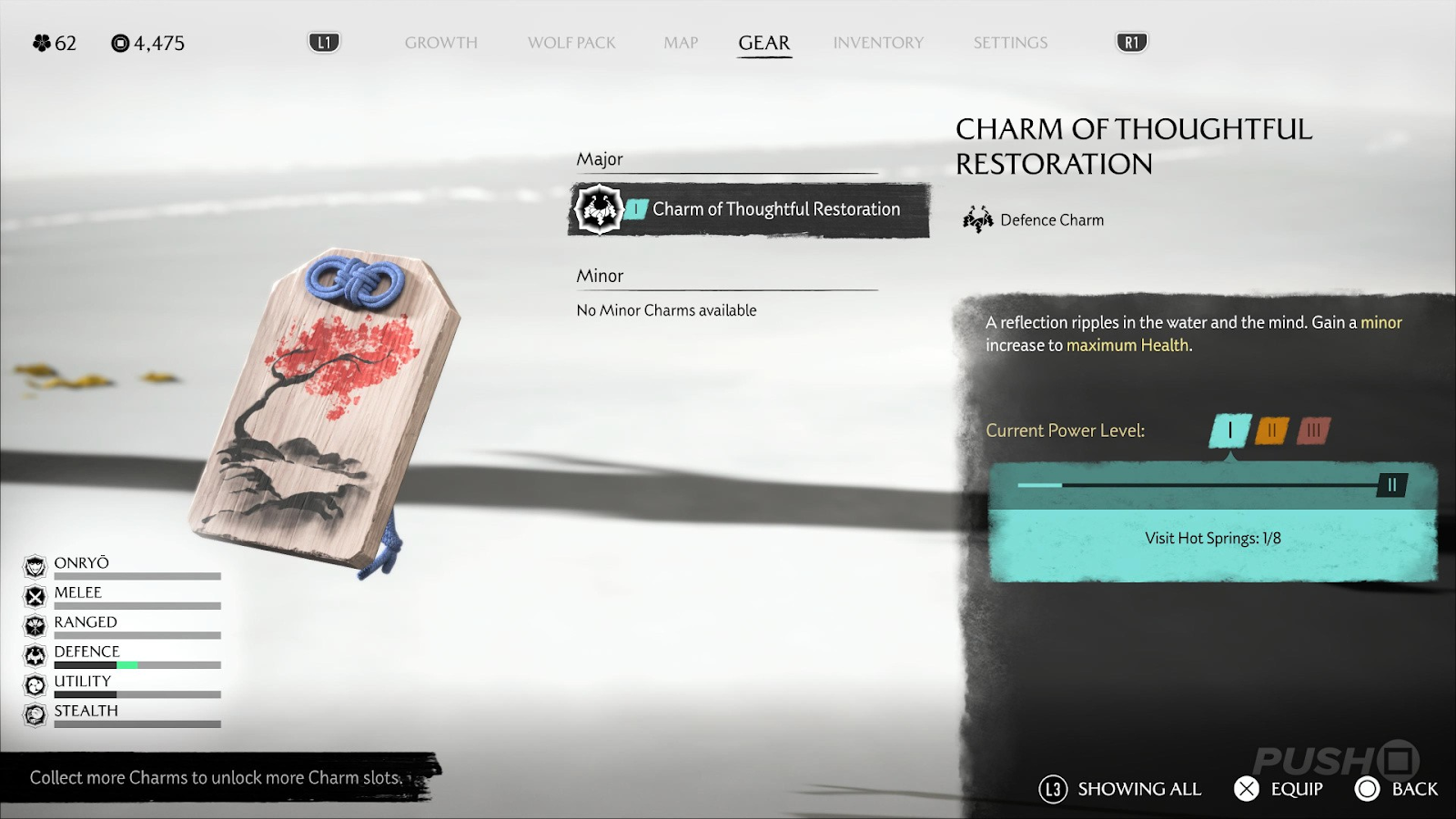Select the Defence stat category
Viewport: 1456px width, 819px height.
[86, 652]
